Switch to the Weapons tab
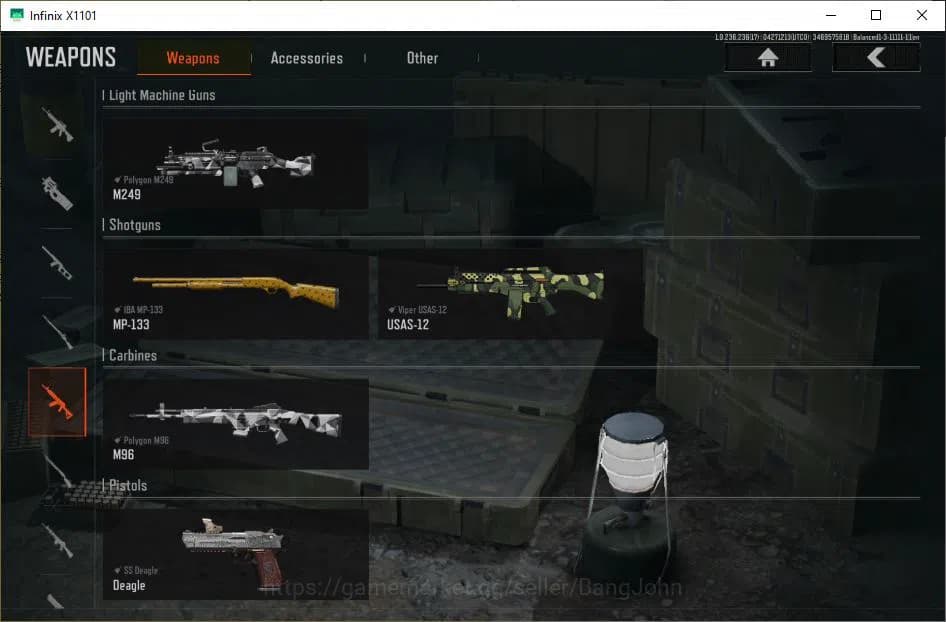This screenshot has width=946, height=622. tap(193, 58)
